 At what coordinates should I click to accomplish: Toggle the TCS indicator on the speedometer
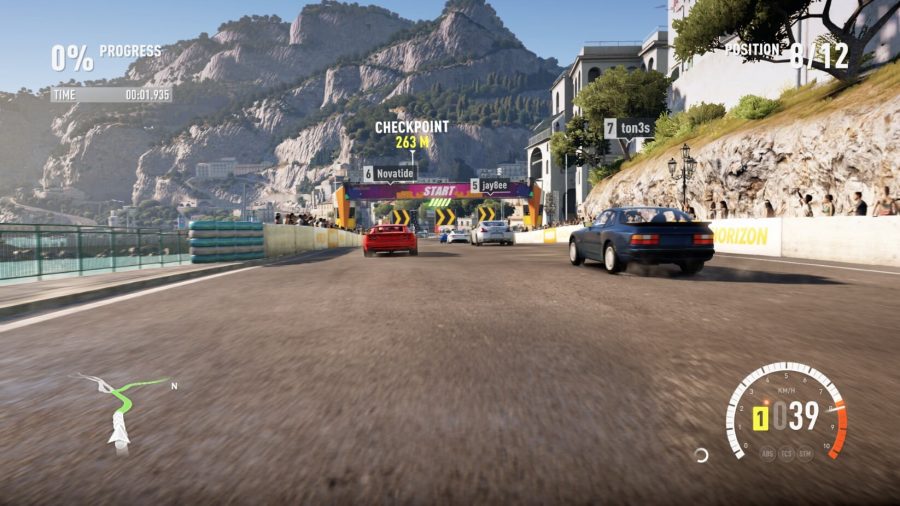click(787, 453)
